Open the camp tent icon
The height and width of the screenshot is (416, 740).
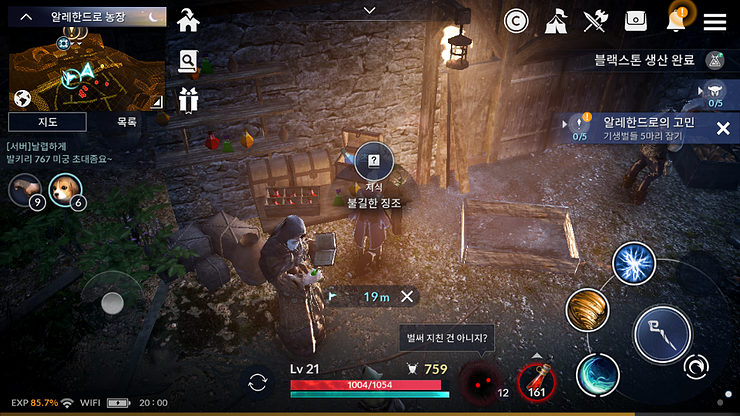557,21
